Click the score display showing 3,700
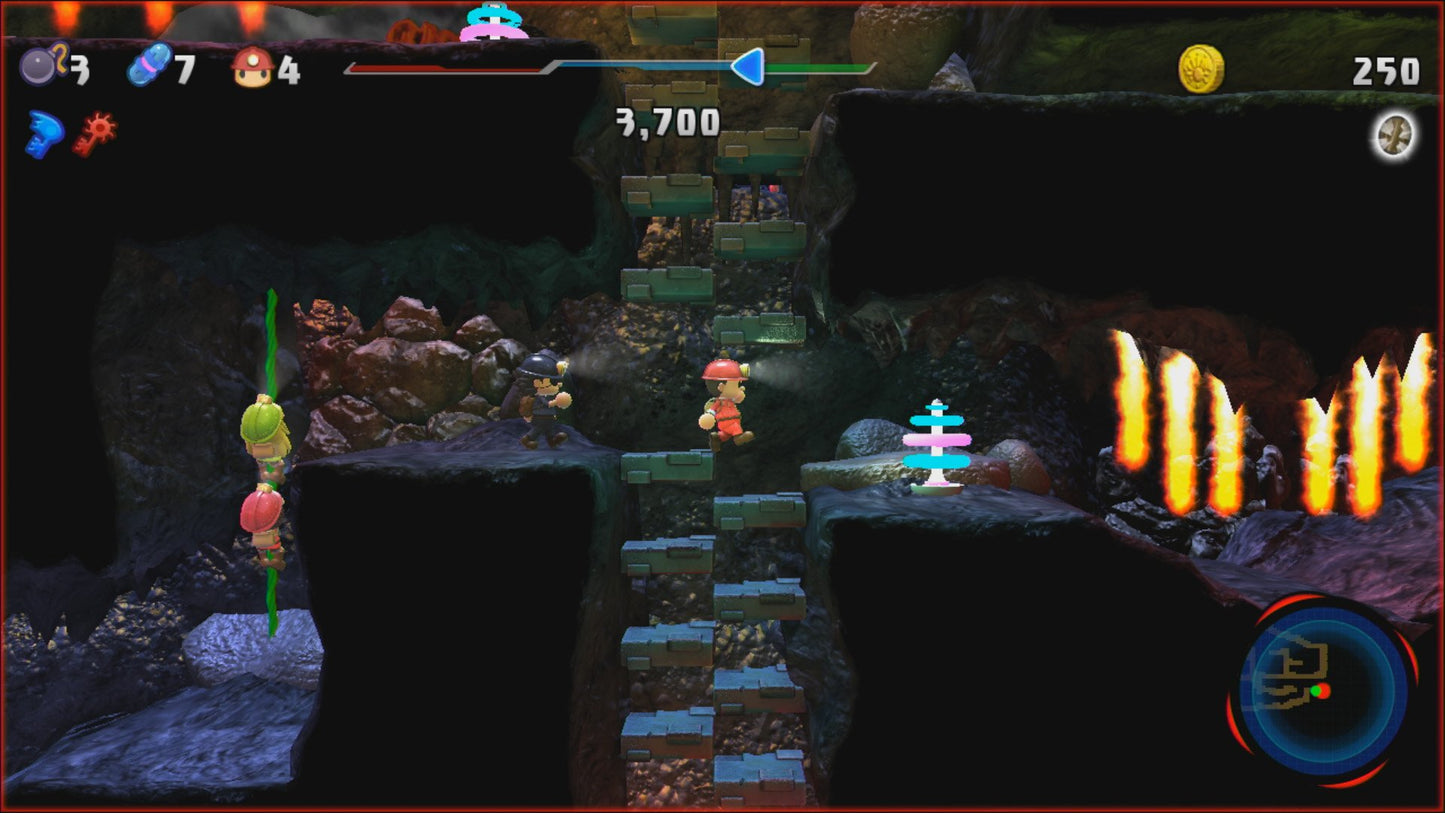 (x=665, y=120)
